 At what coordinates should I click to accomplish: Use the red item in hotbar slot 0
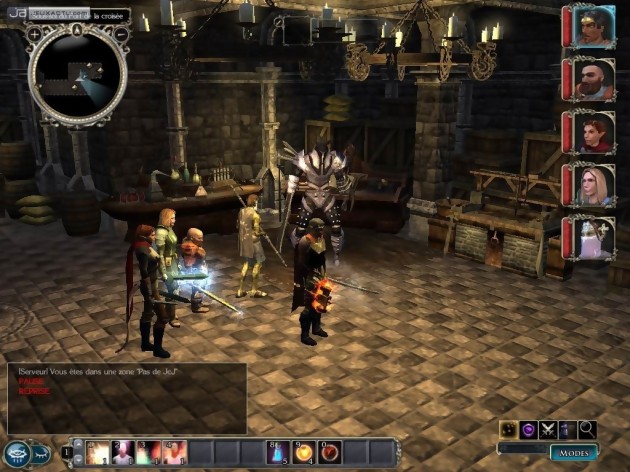(x=330, y=452)
